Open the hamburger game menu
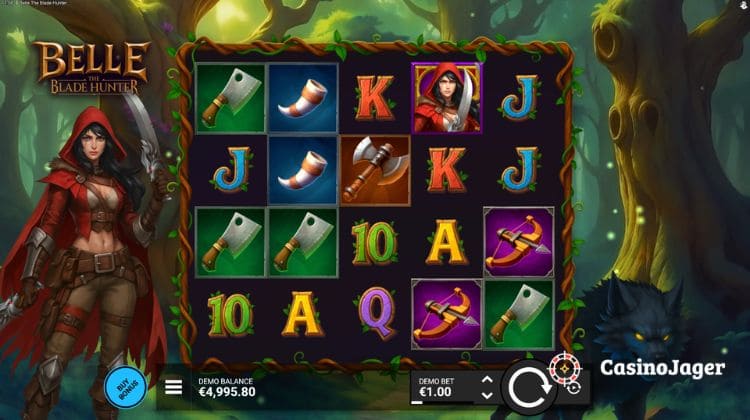750x420 pixels. tap(173, 387)
